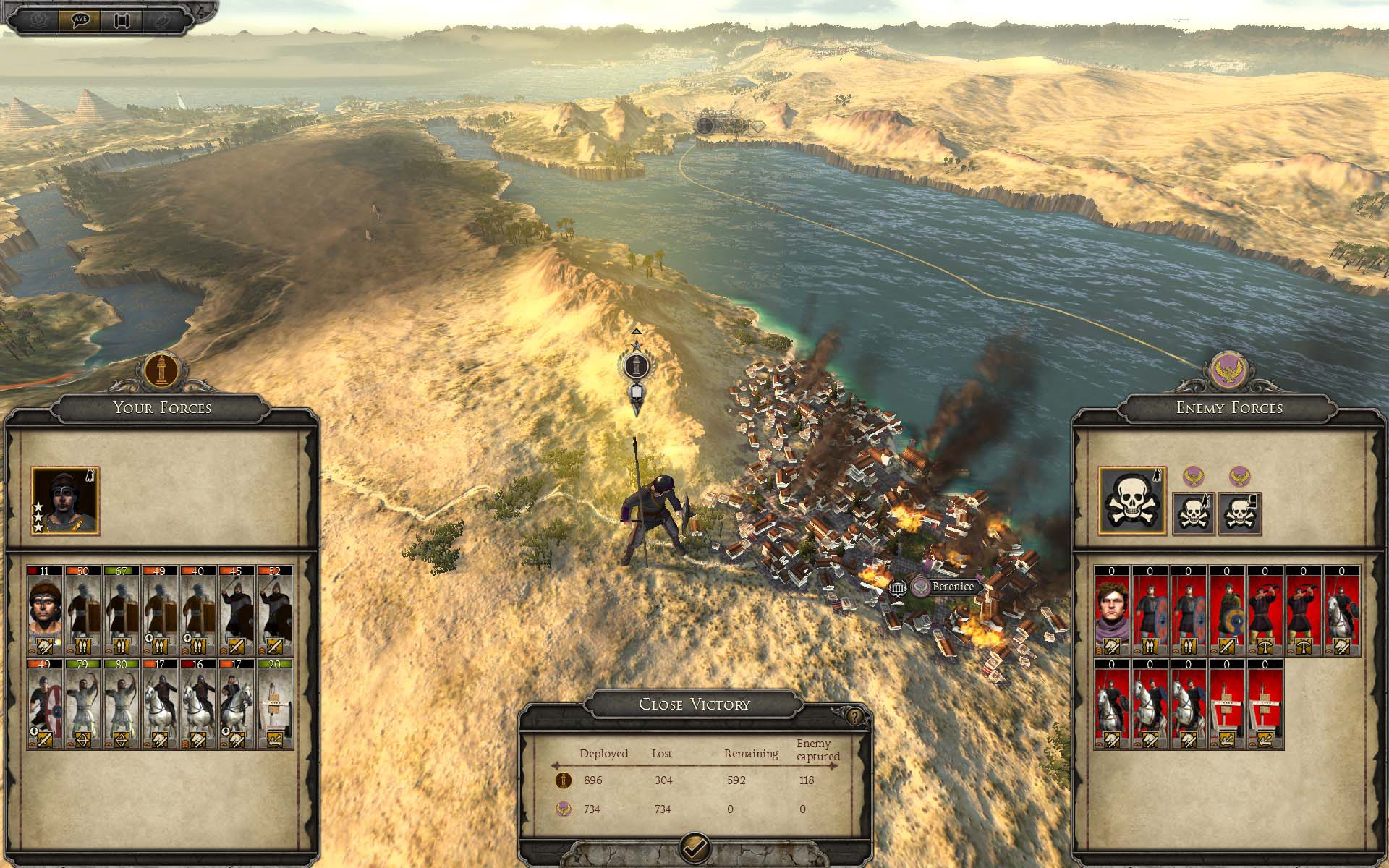
Task: Select your general's portrait in Your Forces
Action: (x=65, y=501)
